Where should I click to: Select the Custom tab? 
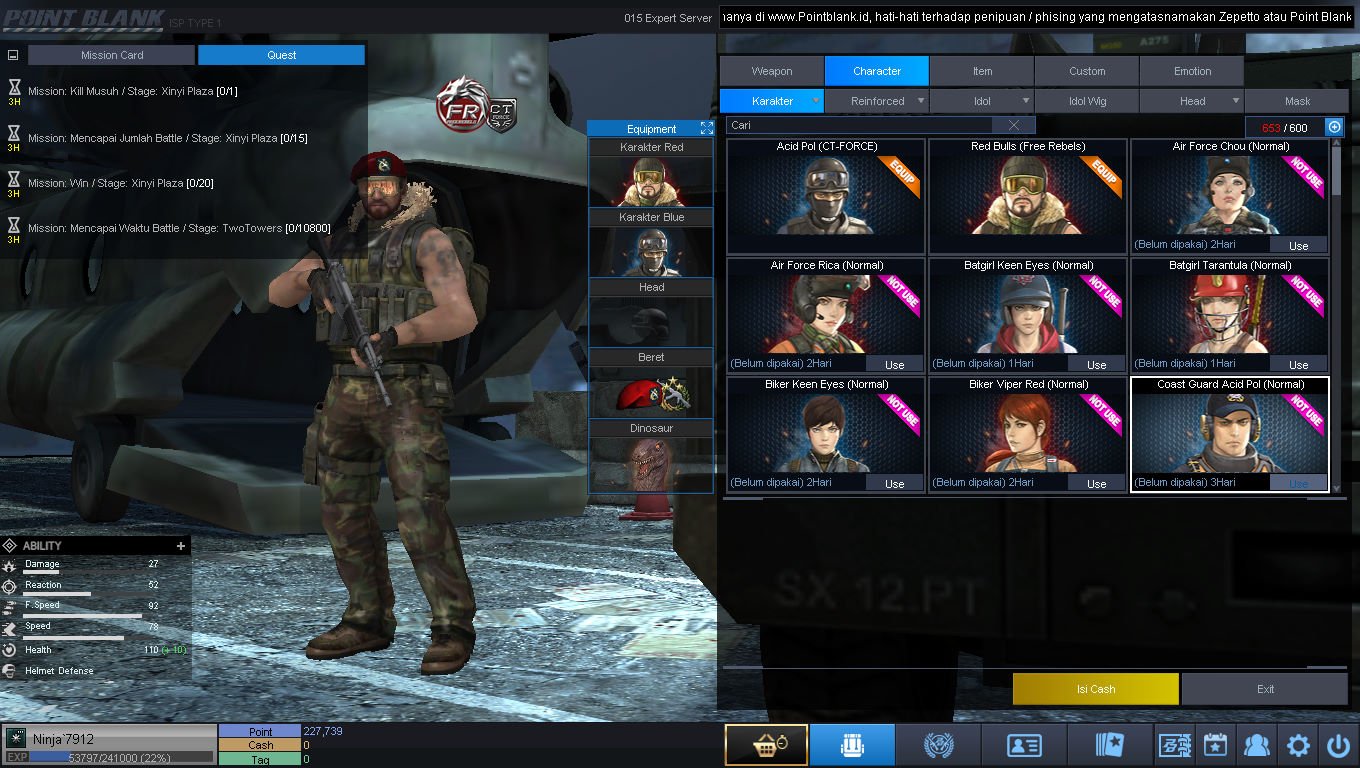tap(1087, 71)
